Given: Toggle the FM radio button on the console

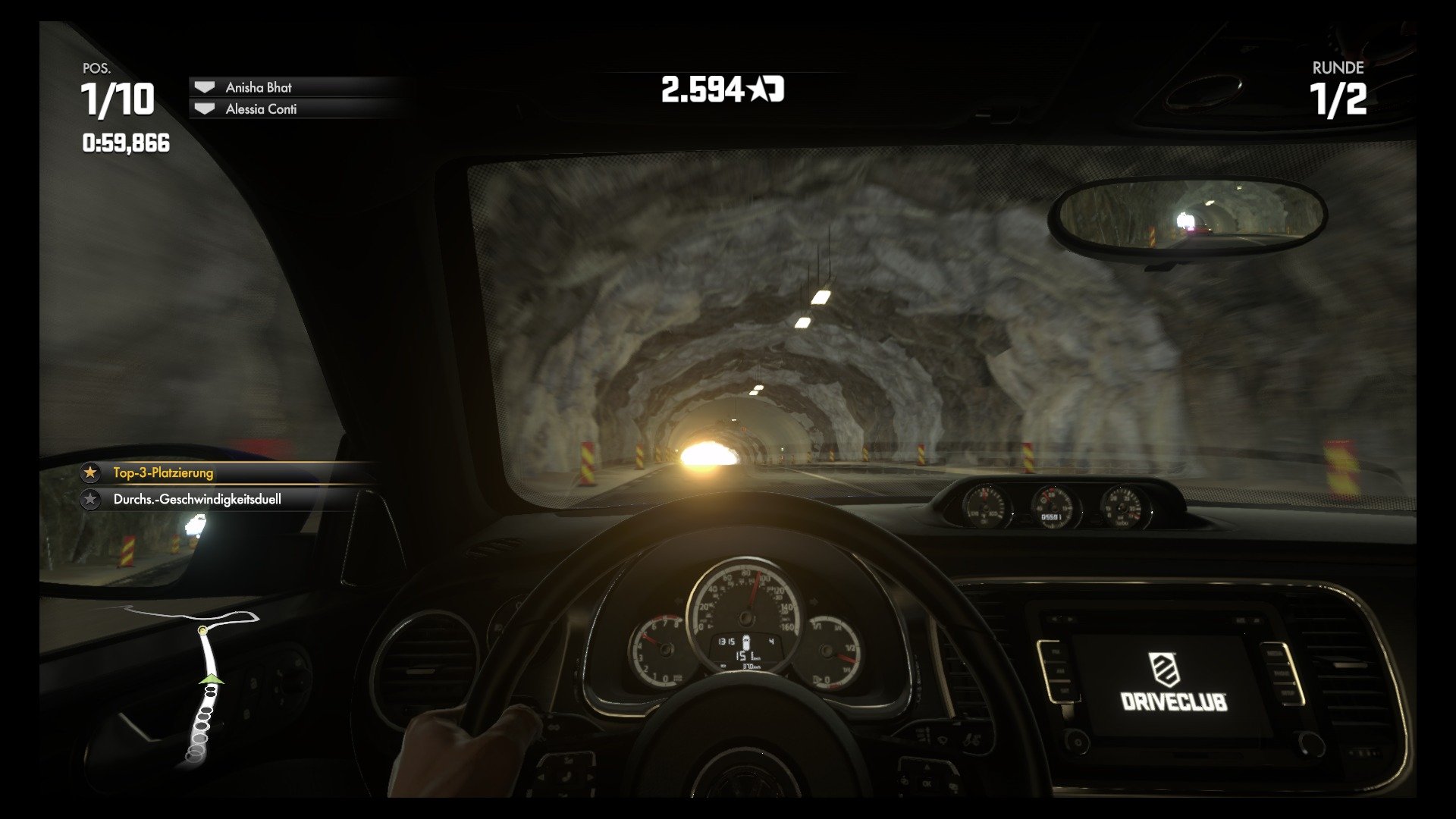Looking at the screenshot, I should click(1057, 651).
